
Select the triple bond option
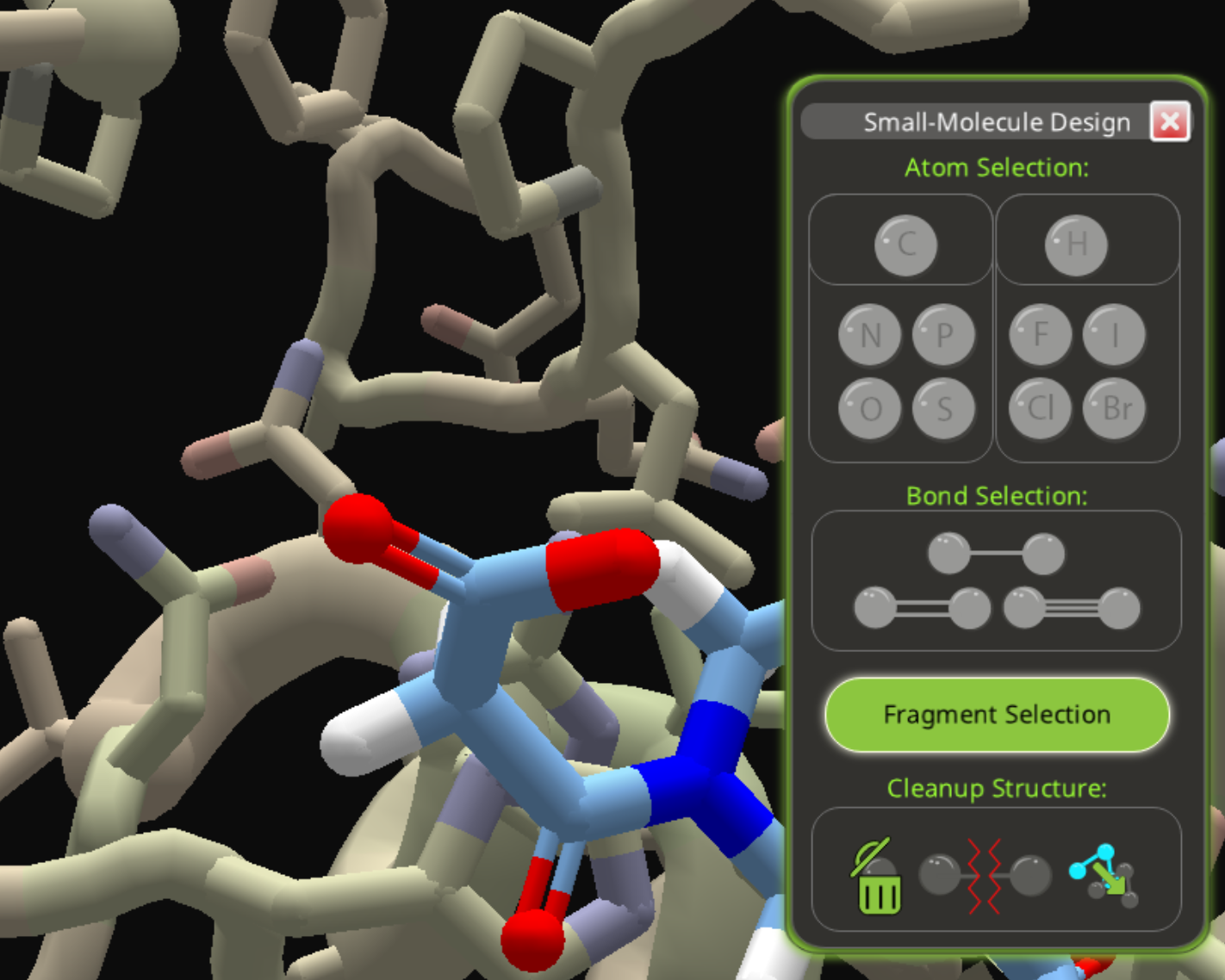tap(1072, 608)
